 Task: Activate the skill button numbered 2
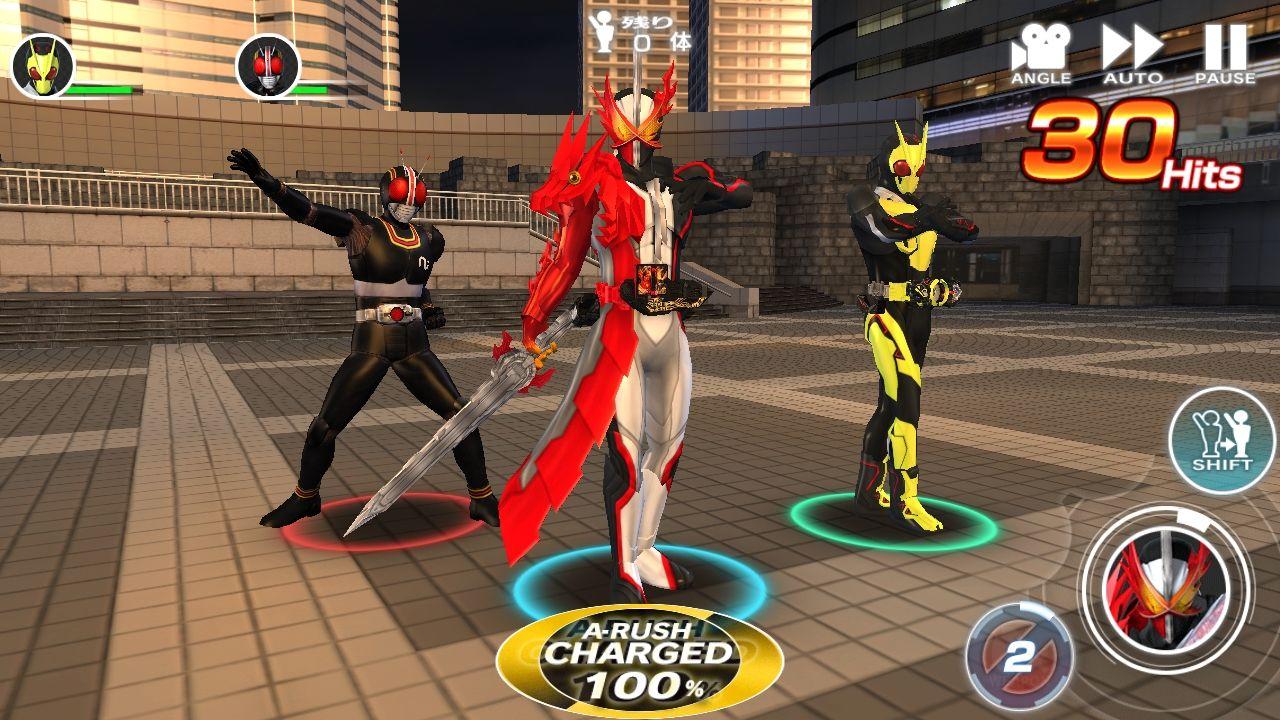[1018, 657]
